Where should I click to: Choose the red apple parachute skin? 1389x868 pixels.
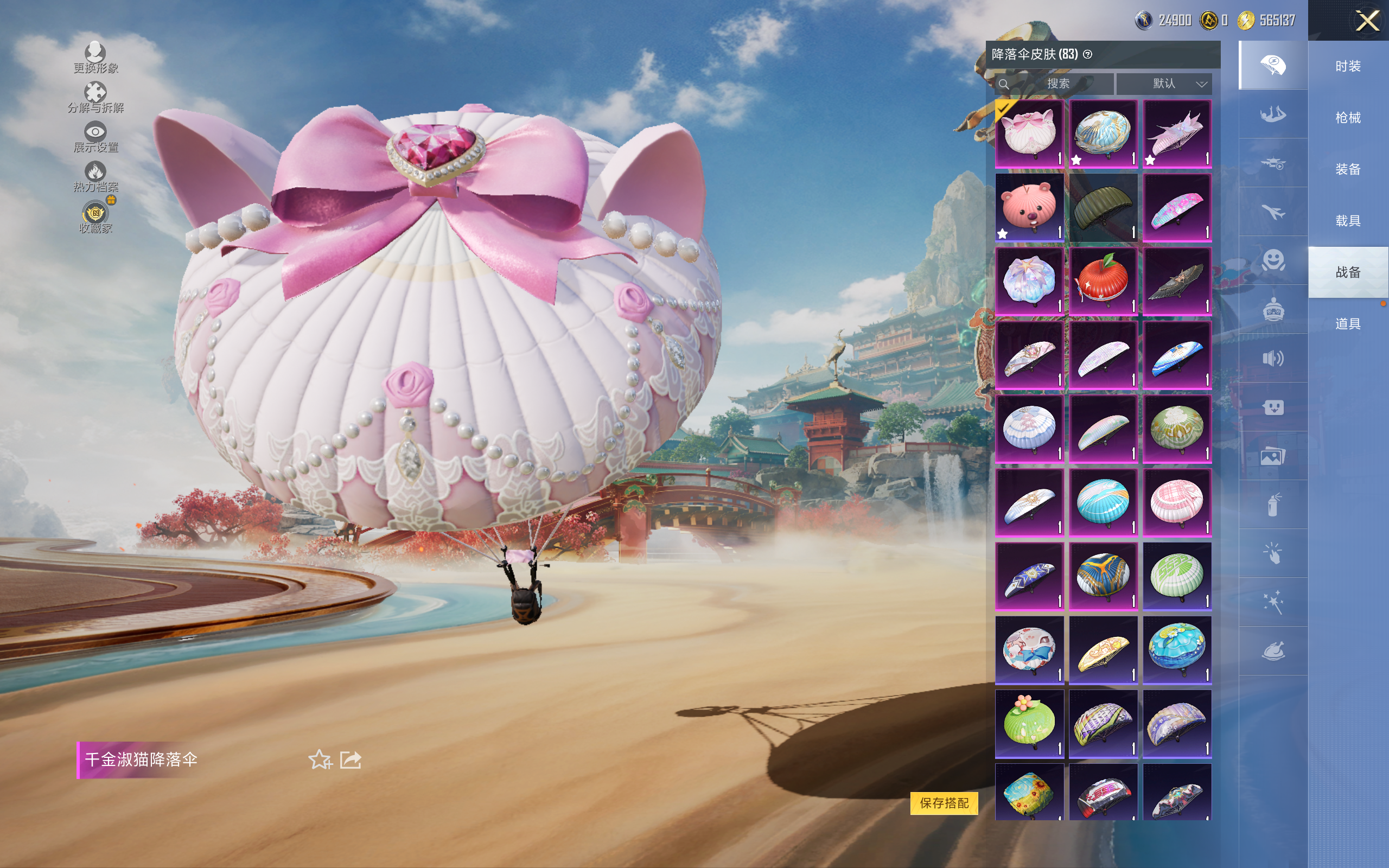coord(1103,282)
